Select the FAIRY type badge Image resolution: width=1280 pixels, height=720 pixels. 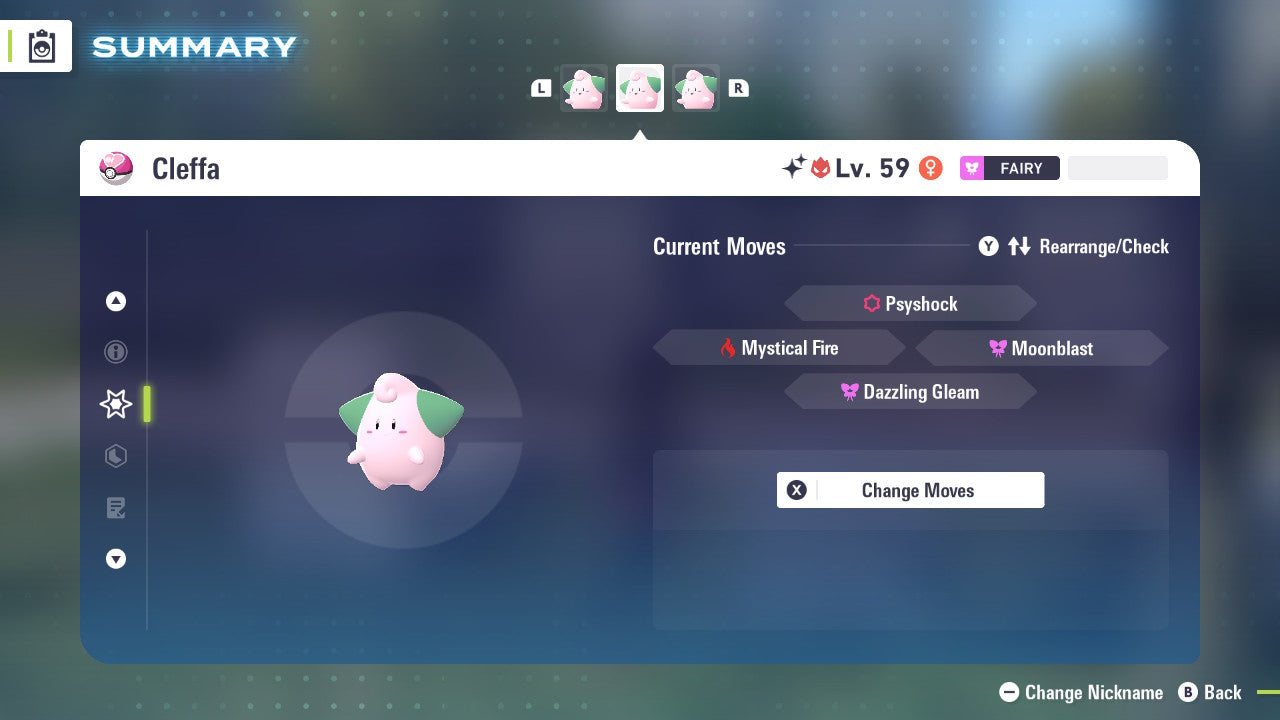pyautogui.click(x=1008, y=168)
